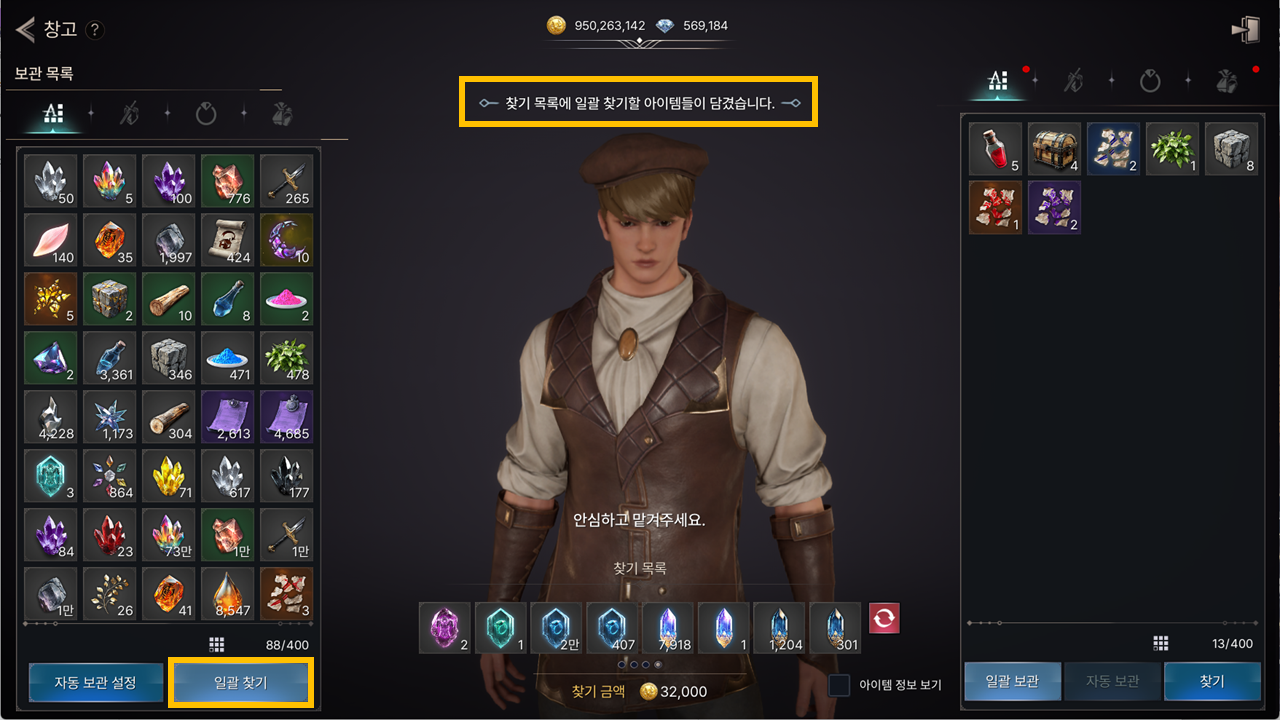Viewport: 1280px width, 720px height.
Task: Select the yellow crystal with count 71
Action: point(168,475)
